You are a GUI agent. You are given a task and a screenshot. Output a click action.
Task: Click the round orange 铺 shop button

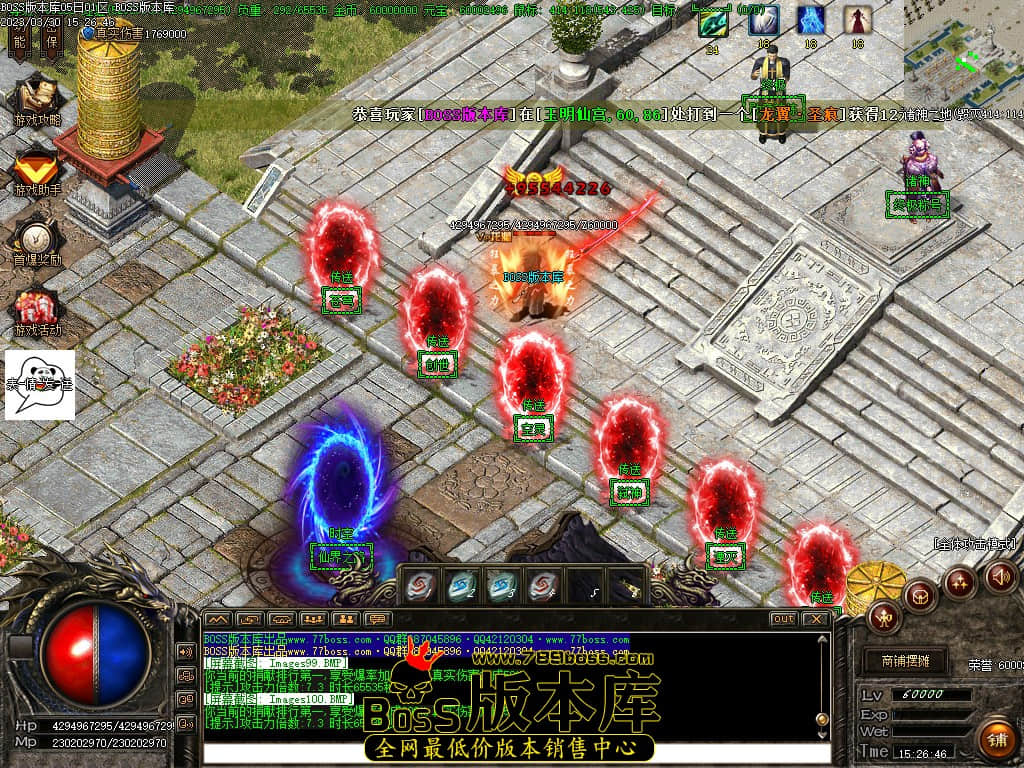point(996,740)
